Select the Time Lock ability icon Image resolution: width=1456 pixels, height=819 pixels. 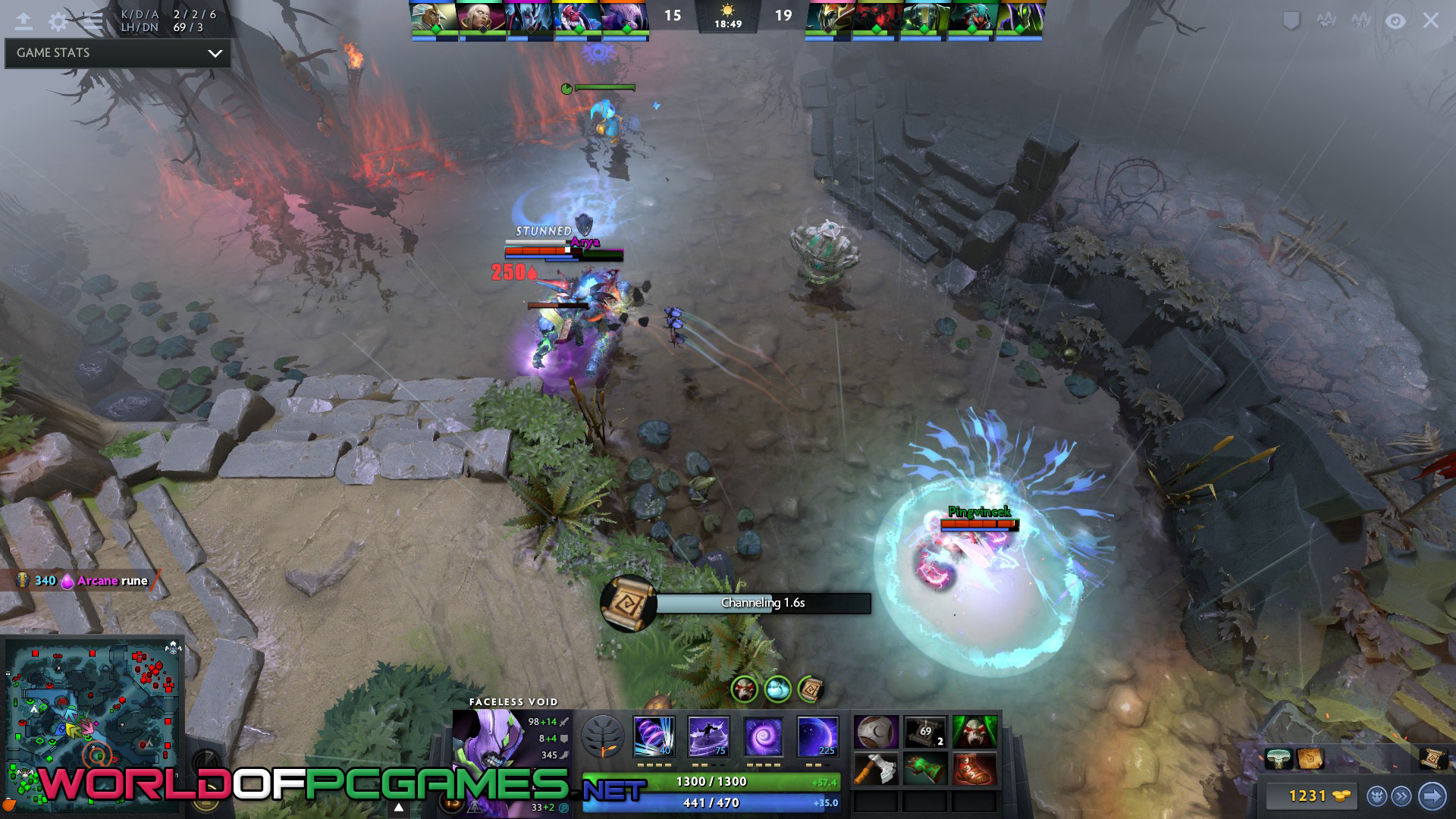click(x=763, y=736)
